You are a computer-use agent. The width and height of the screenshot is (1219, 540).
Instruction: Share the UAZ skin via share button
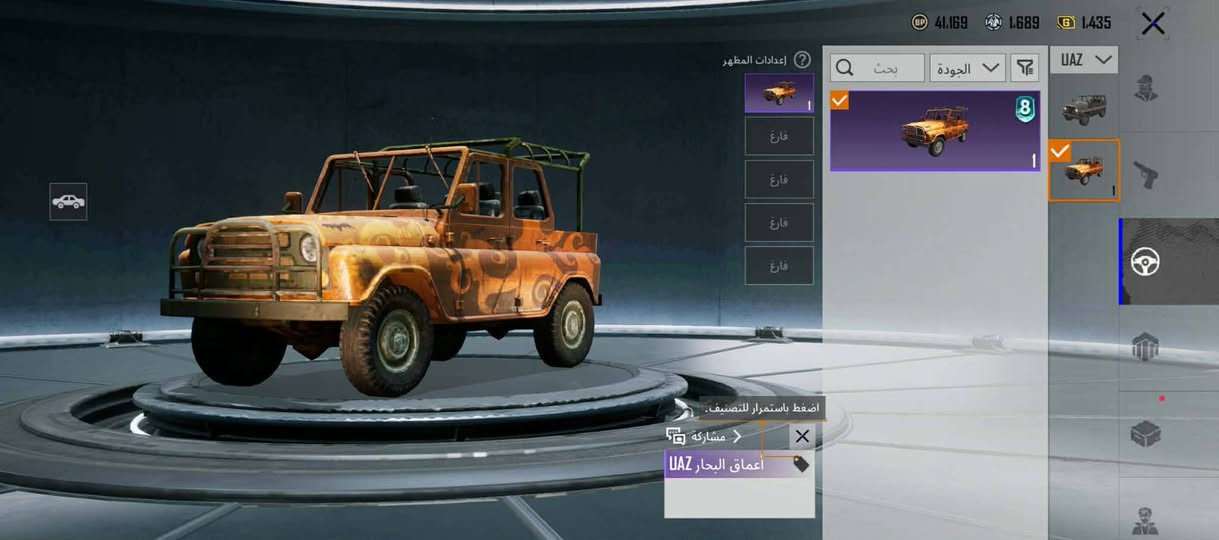coord(704,436)
